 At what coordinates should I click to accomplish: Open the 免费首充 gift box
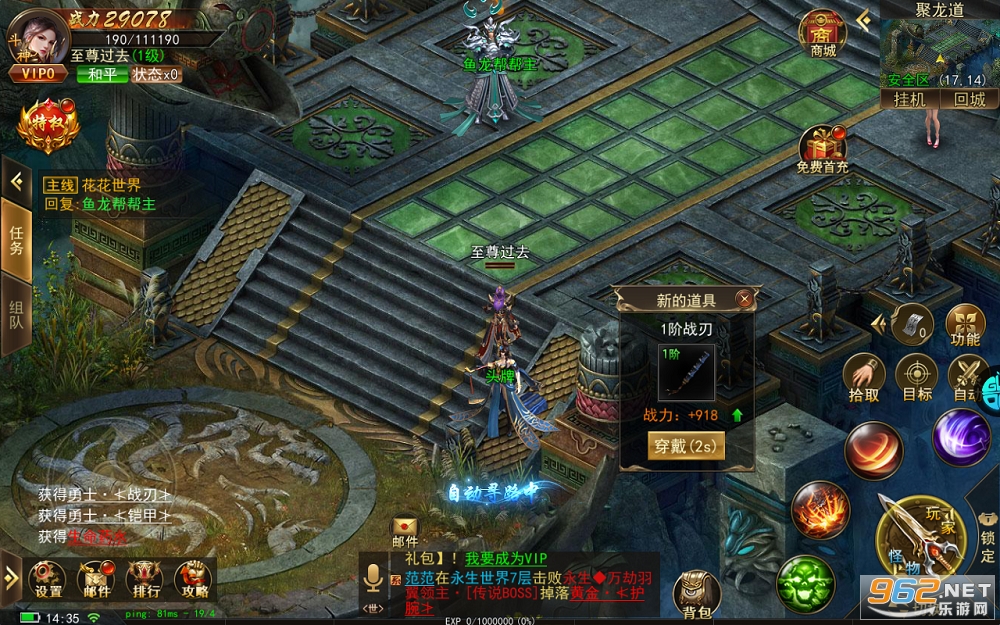click(822, 150)
